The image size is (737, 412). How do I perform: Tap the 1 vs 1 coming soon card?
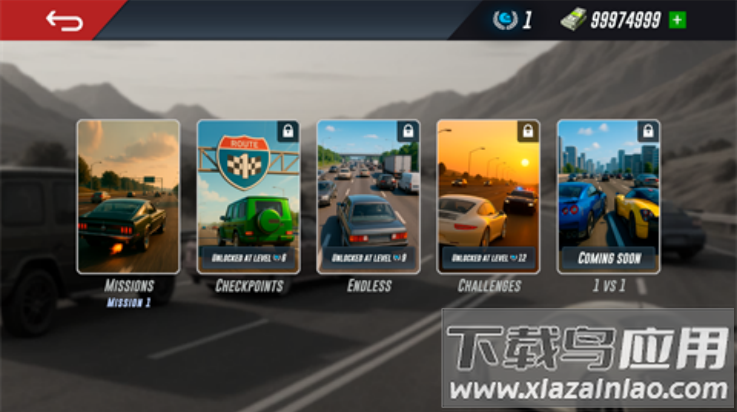coord(608,196)
